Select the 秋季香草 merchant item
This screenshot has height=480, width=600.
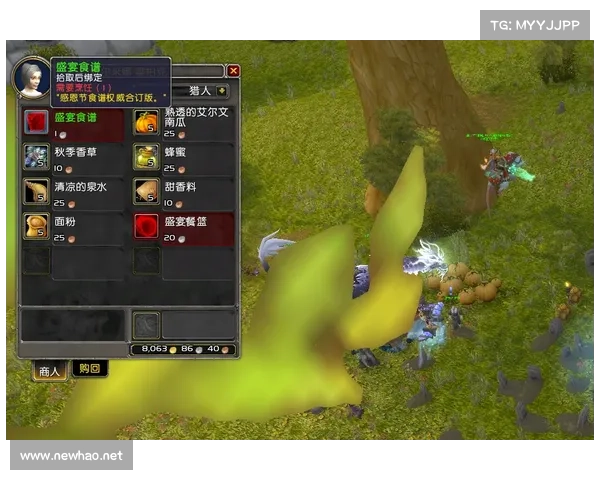click(36, 157)
